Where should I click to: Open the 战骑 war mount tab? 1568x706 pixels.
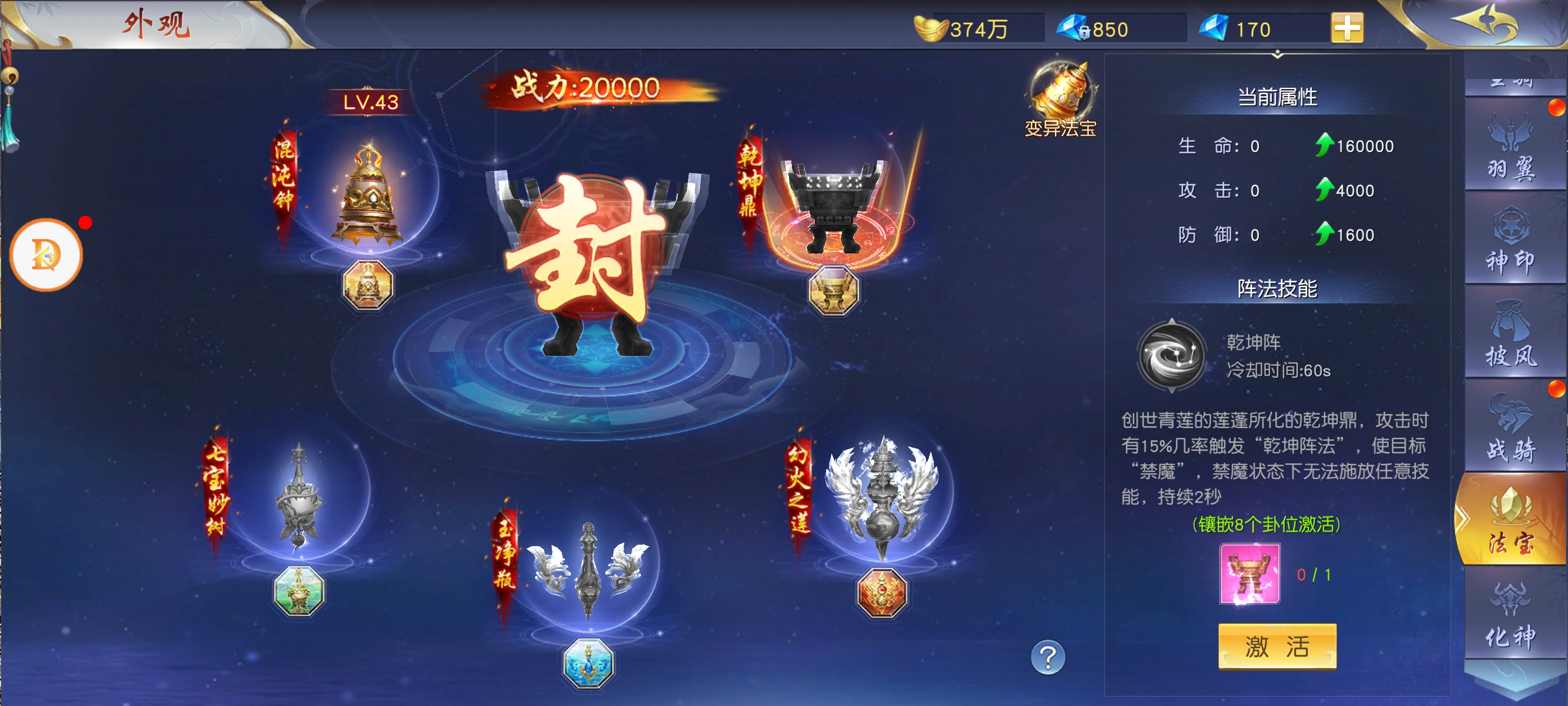point(1512,429)
